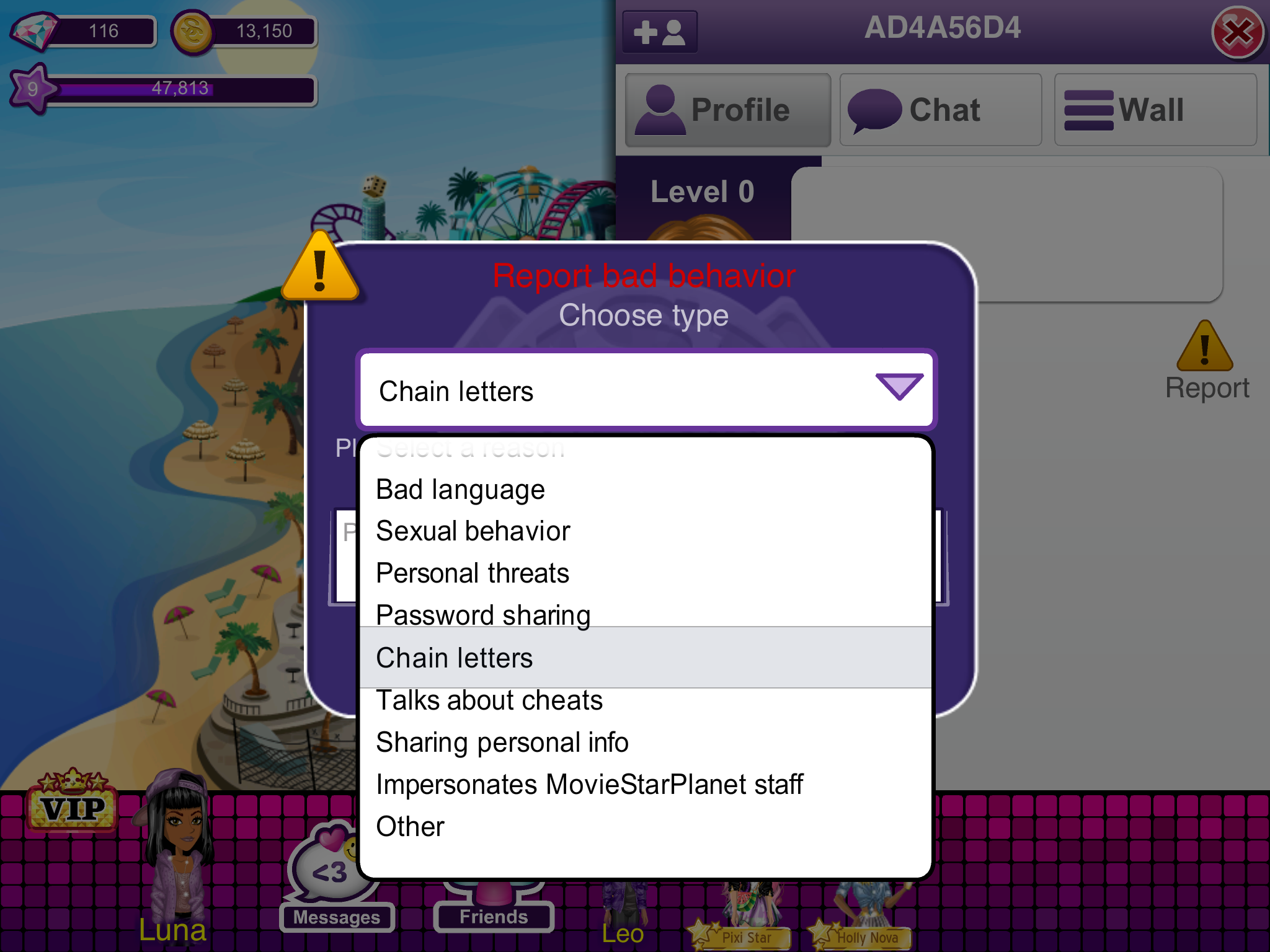
Task: Select "Sexual behavior" report reason
Action: click(473, 531)
